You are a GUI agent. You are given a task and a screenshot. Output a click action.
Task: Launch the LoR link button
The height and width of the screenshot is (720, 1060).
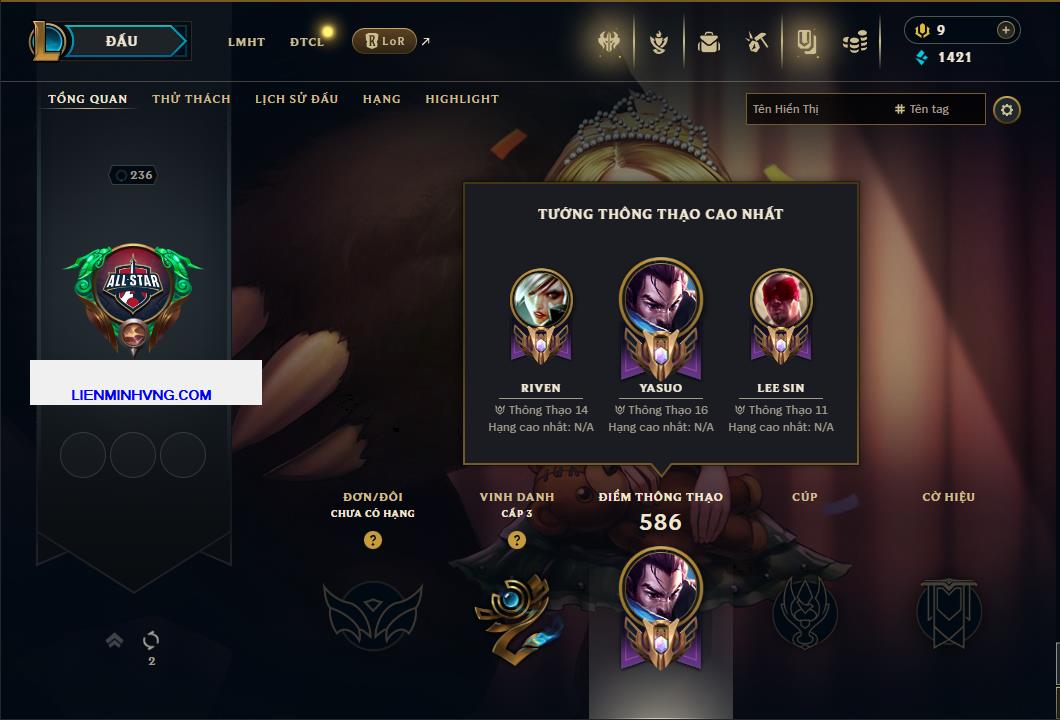point(385,41)
